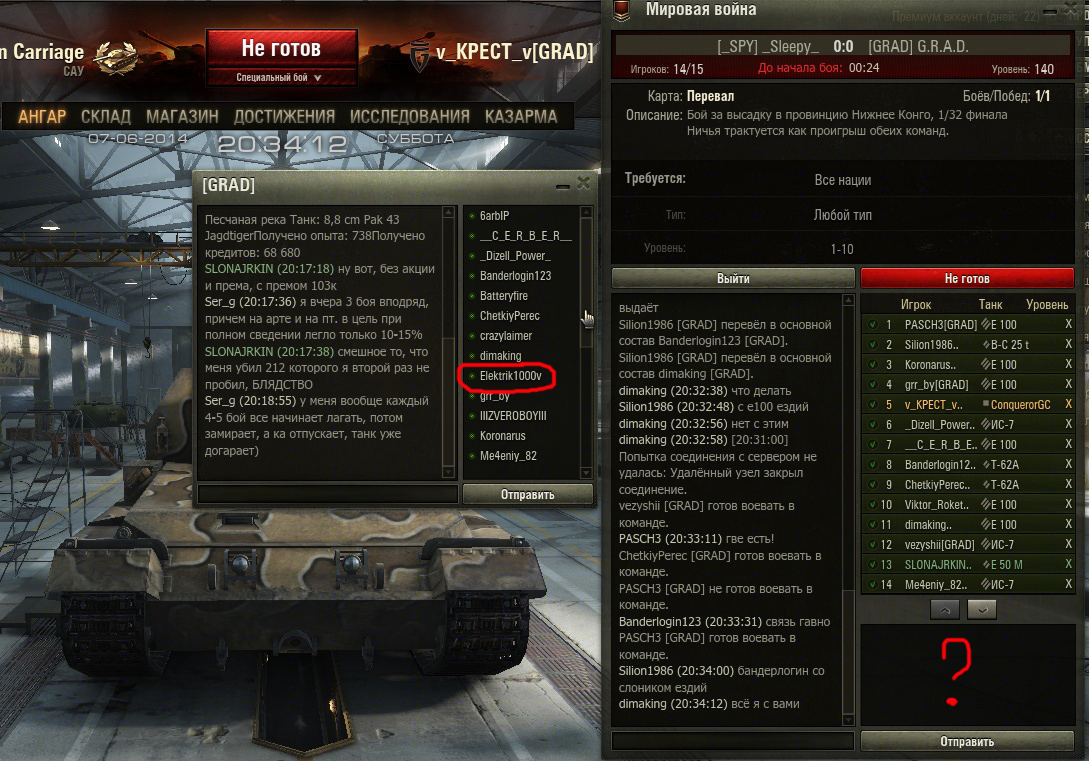Toggle the team panel 'Не готов' button
1089x761 pixels.
(x=967, y=279)
